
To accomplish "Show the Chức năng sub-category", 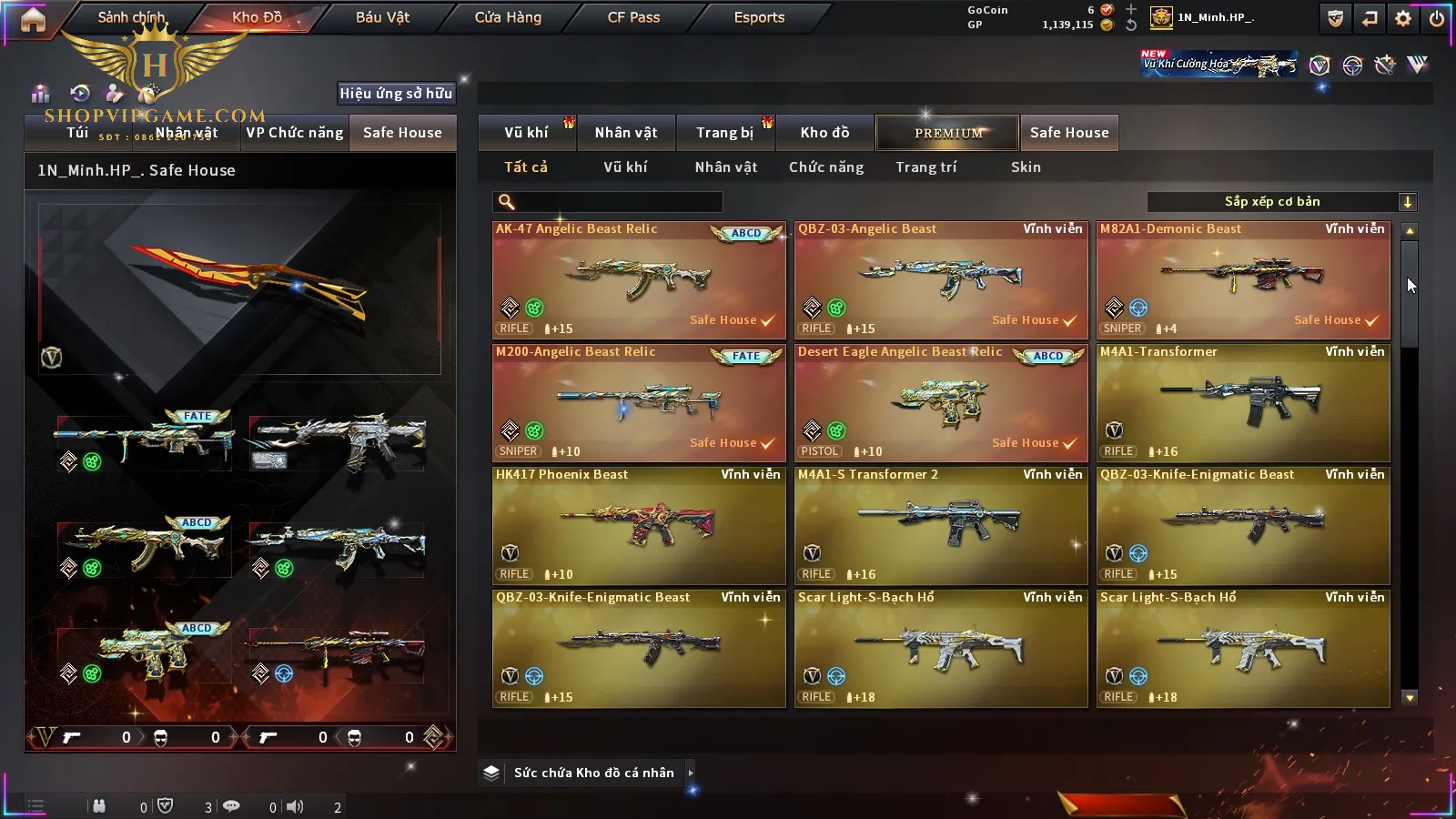I will click(826, 167).
